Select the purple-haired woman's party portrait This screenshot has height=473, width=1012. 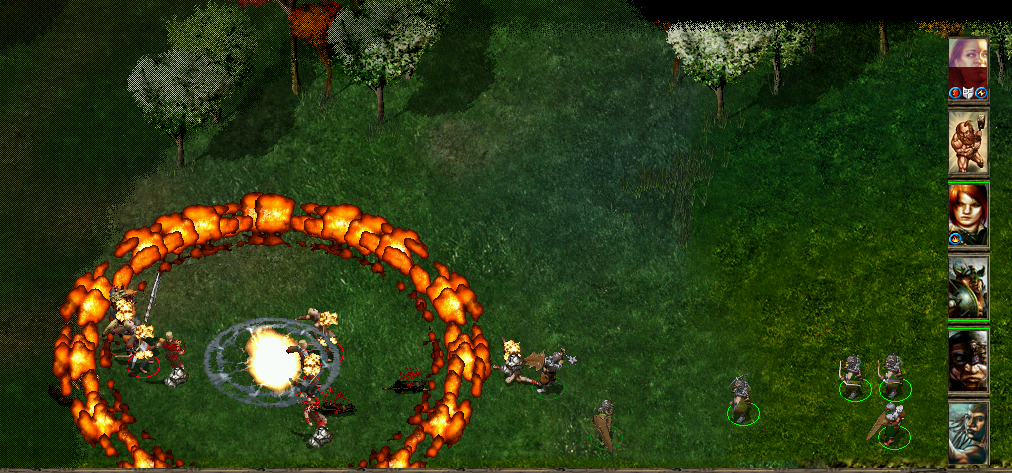tap(968, 65)
